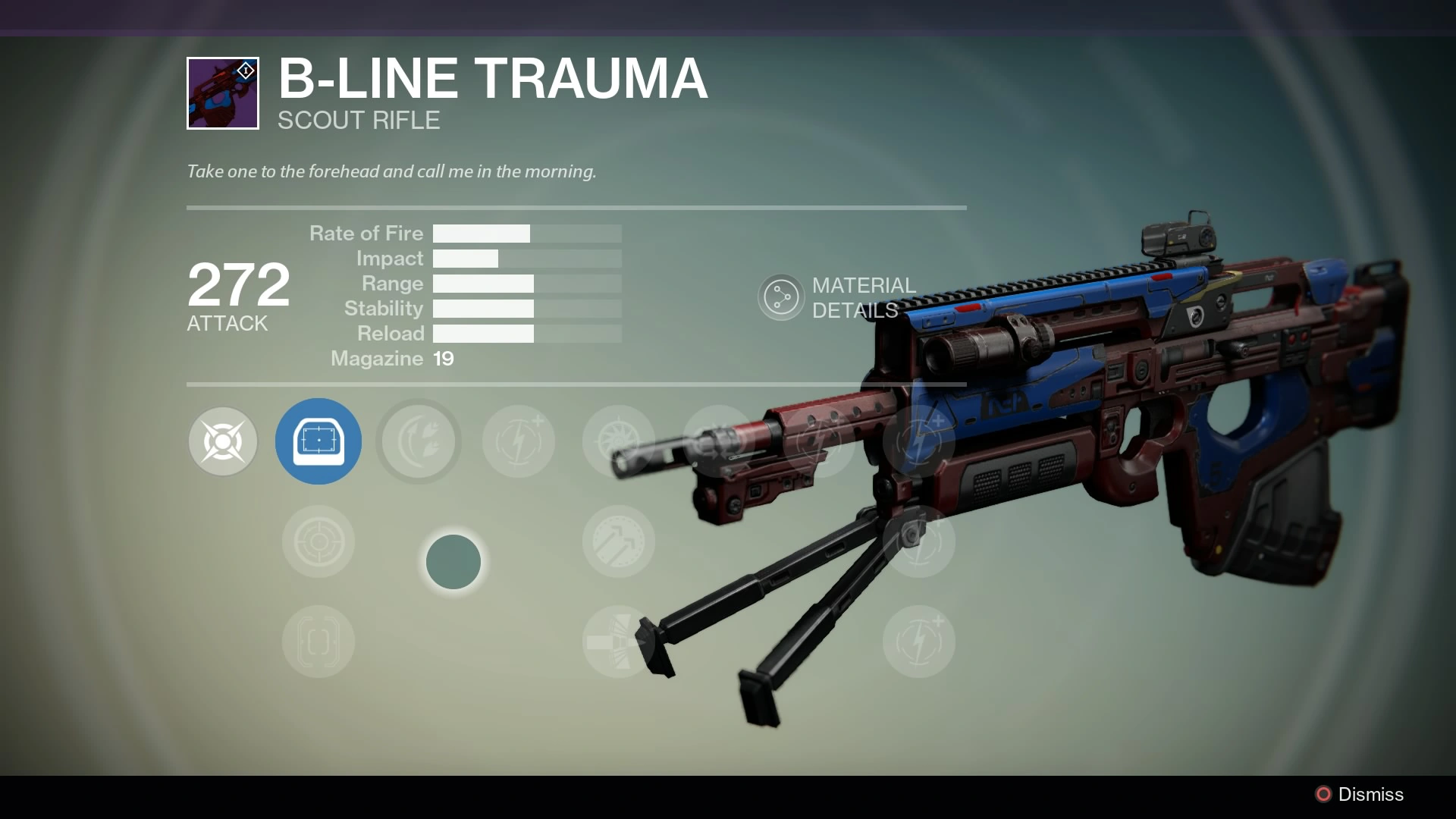Viewport: 1456px width, 819px height.
Task: Click the first lightning-plus upgrade node
Action: coord(519,441)
